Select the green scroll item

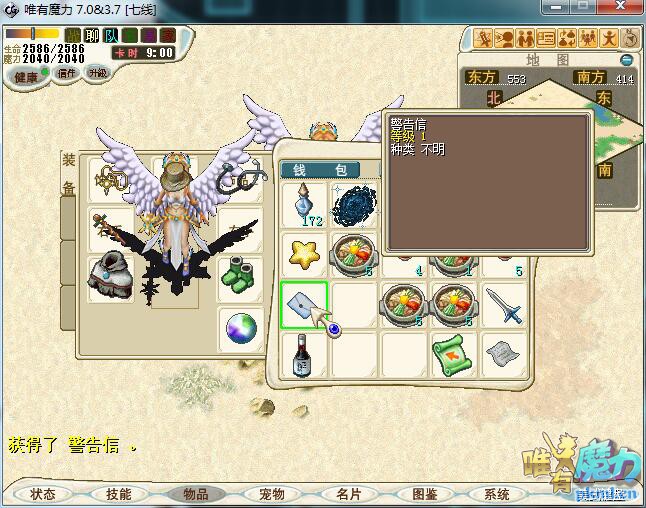tap(453, 353)
